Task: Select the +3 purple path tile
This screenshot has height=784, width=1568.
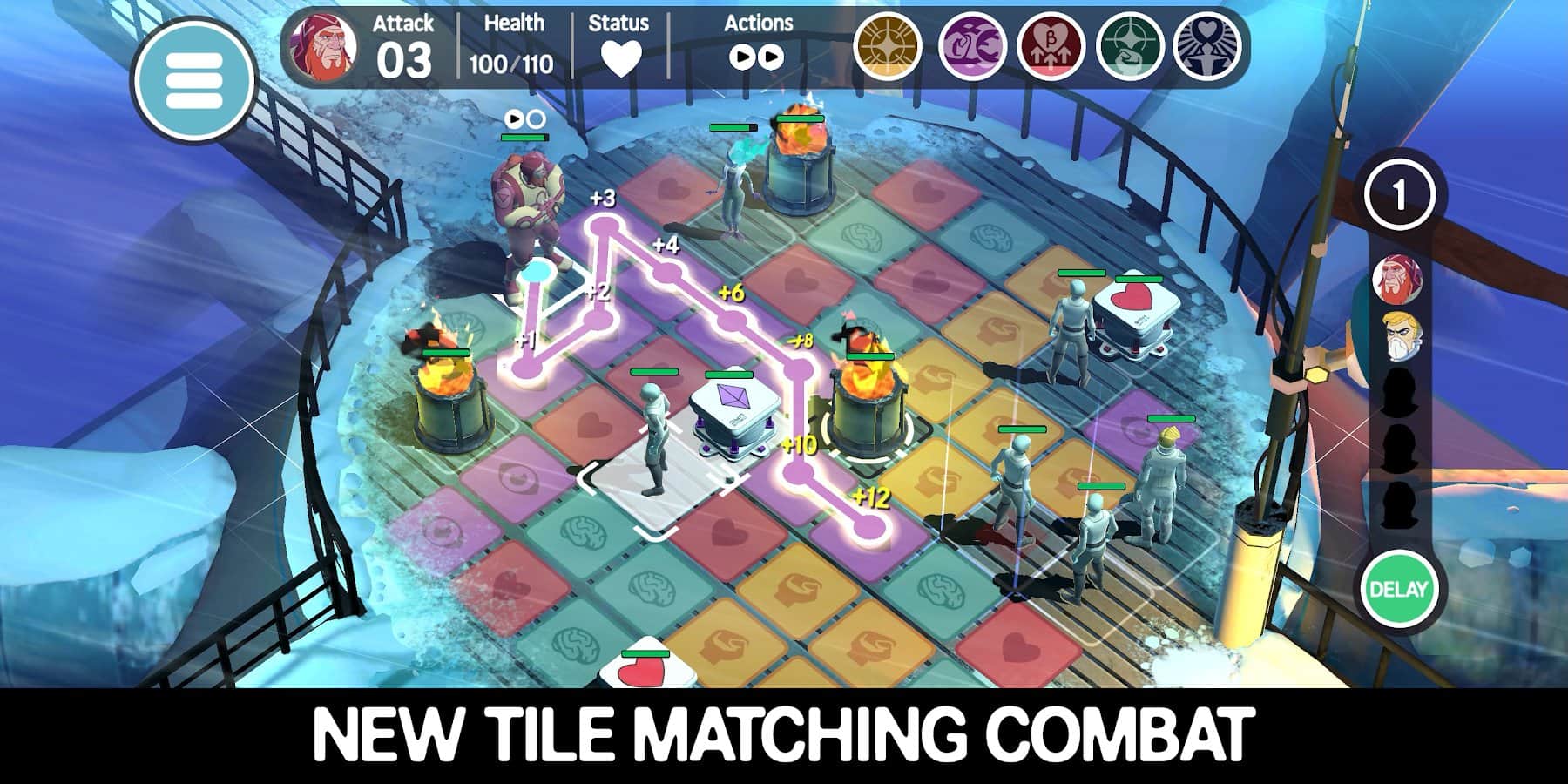Action: pos(602,226)
